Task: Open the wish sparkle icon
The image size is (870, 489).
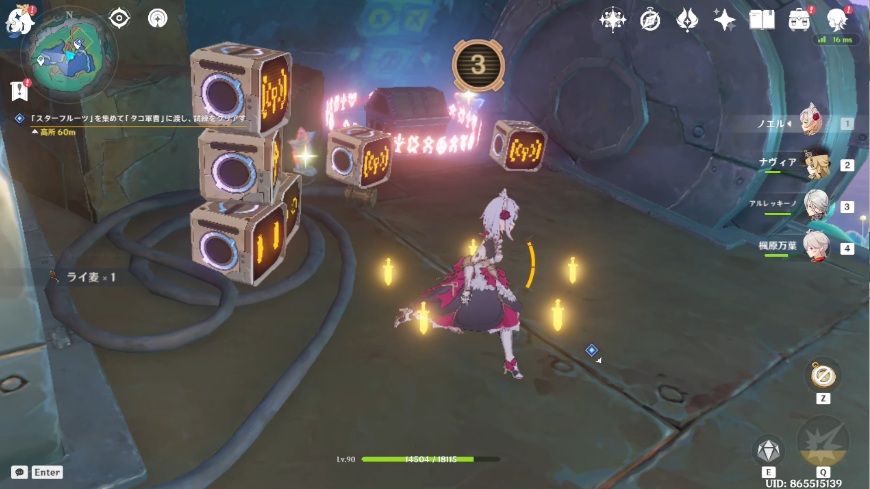Action: (725, 19)
